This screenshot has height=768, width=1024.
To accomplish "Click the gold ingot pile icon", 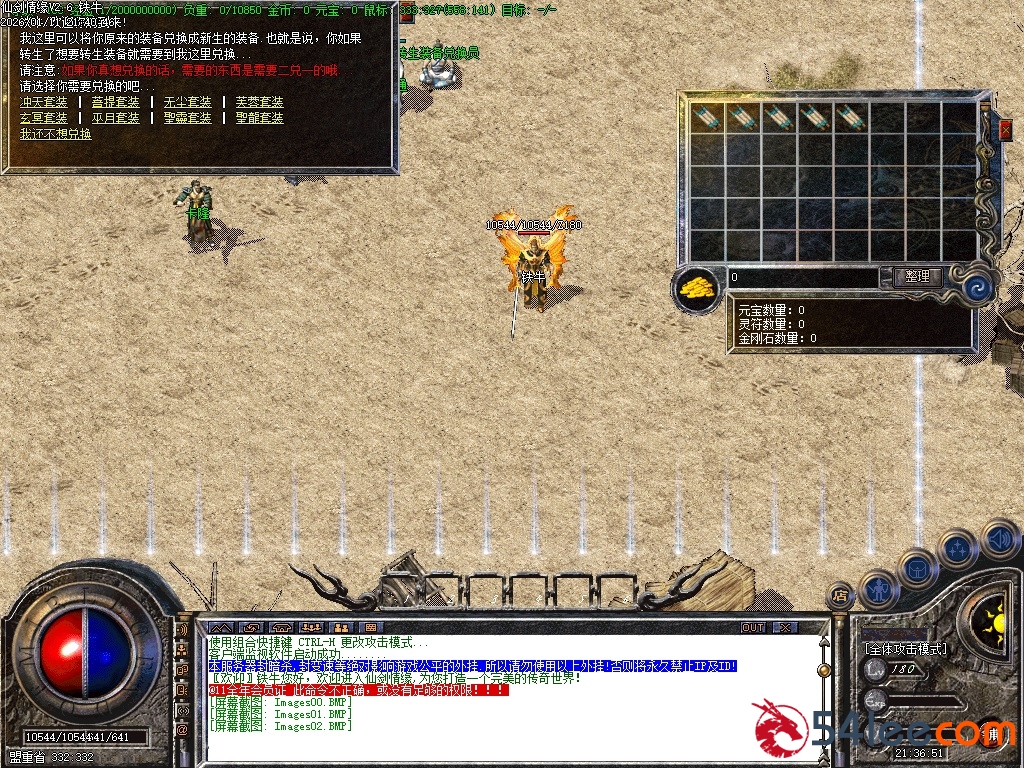I will click(x=698, y=288).
